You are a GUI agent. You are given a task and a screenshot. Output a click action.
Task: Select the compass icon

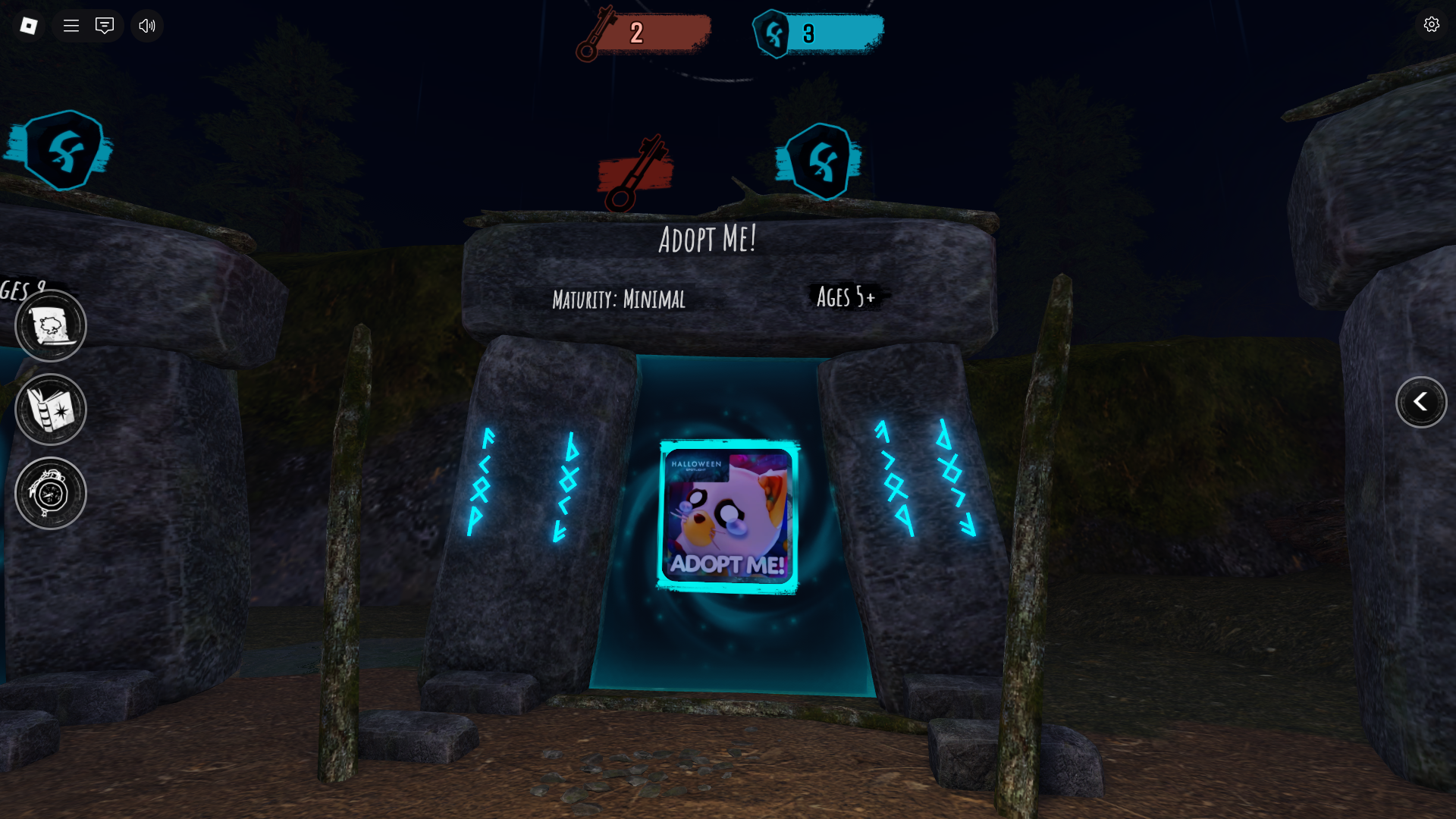[x=50, y=492]
